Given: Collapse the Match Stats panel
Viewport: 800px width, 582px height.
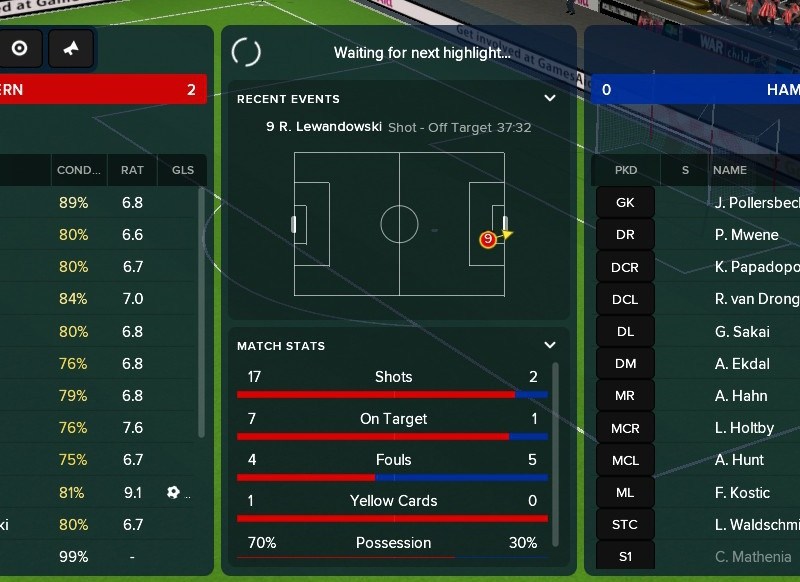Looking at the screenshot, I should point(549,345).
